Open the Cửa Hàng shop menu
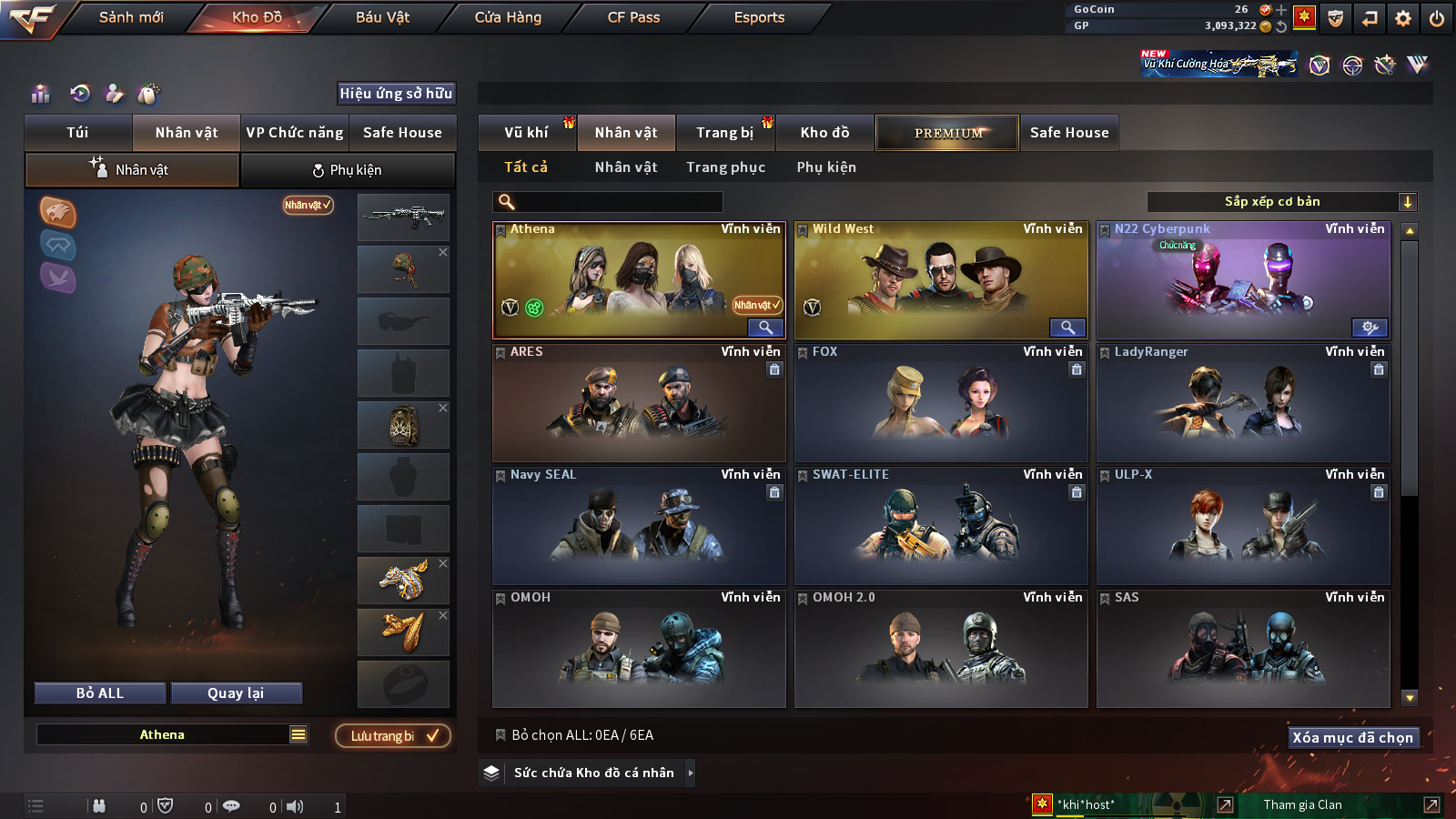Screen dimensions: 1456x819 [508, 17]
